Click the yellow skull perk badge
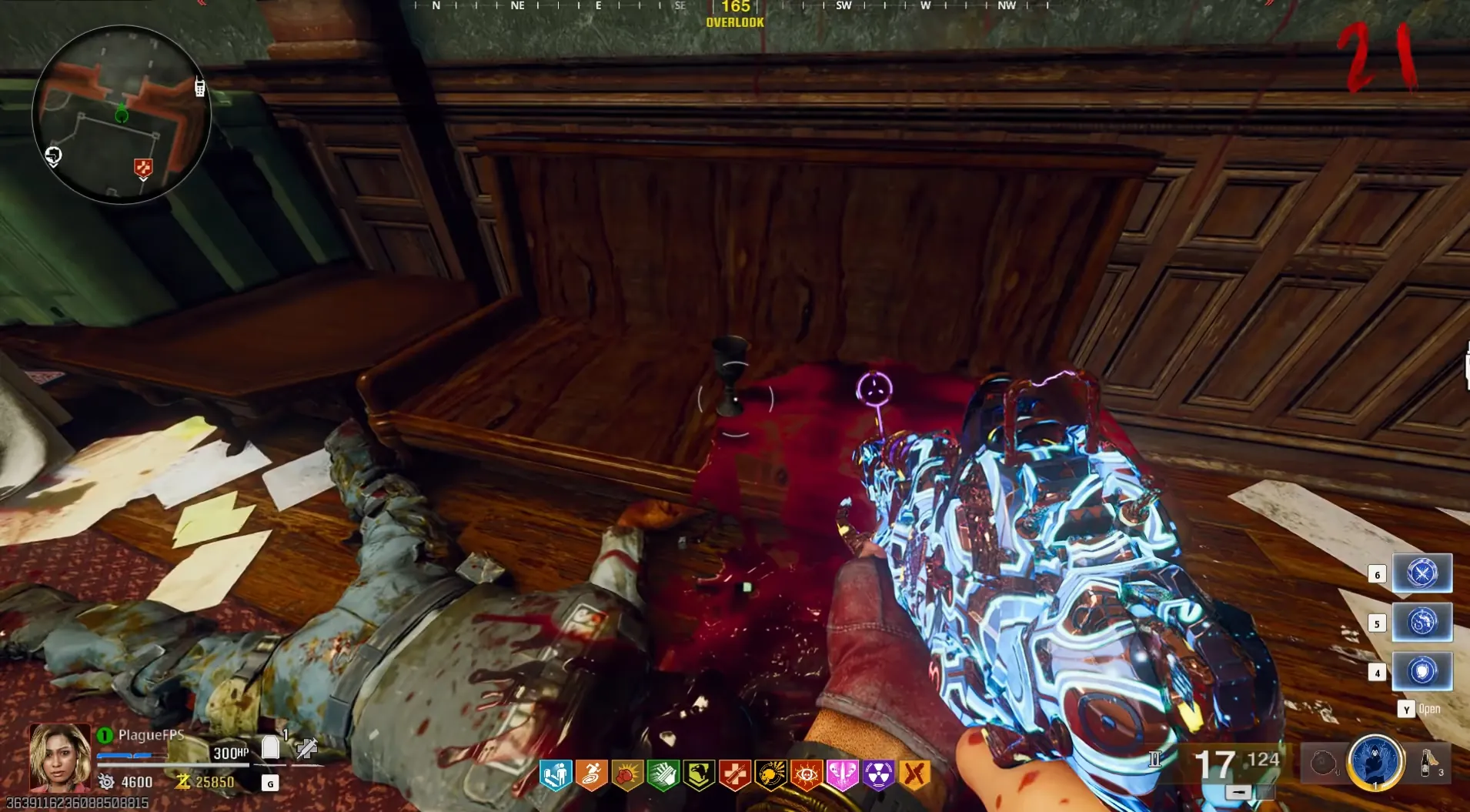This screenshot has height=812, width=1470. coord(770,775)
